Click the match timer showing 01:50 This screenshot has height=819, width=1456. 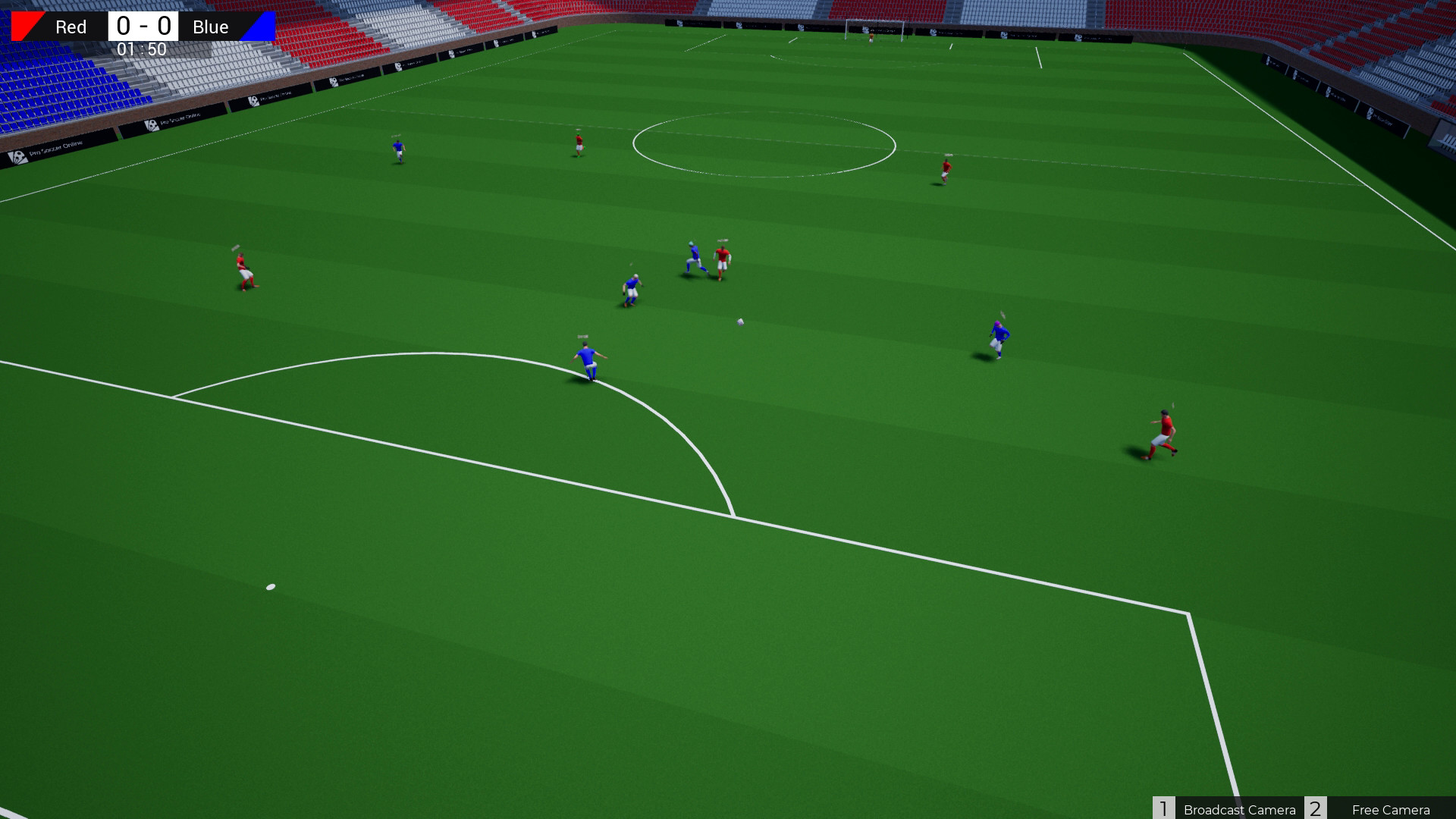(x=143, y=49)
